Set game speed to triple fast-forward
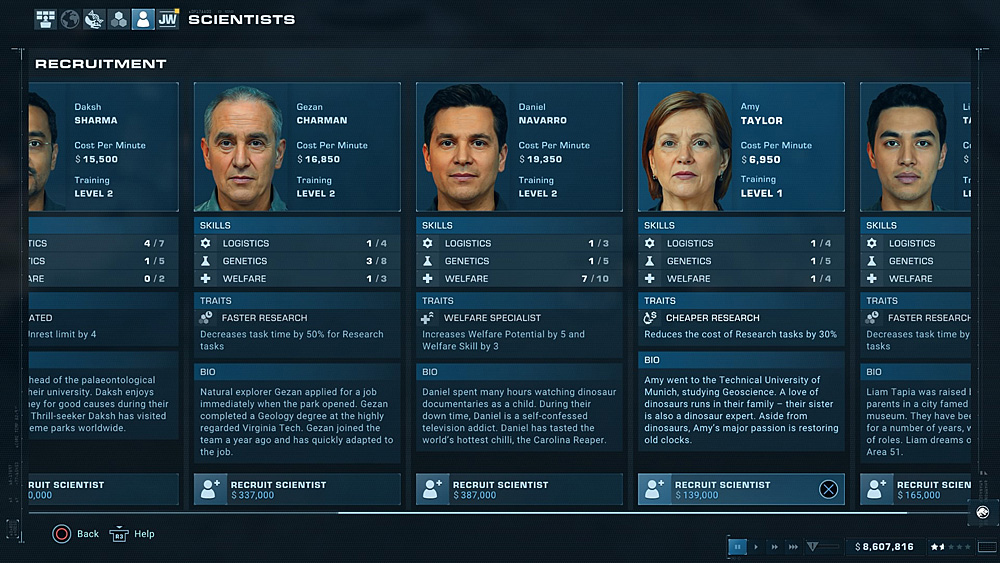1000x563 pixels. click(x=793, y=547)
